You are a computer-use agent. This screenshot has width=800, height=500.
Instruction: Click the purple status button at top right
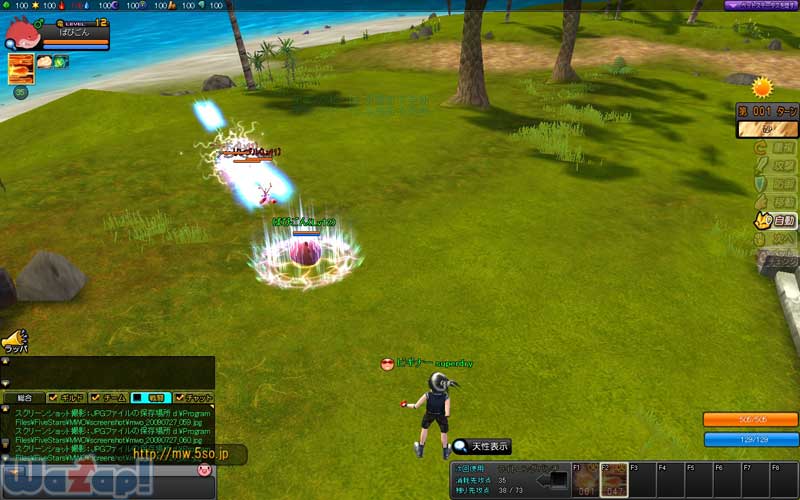(x=761, y=6)
